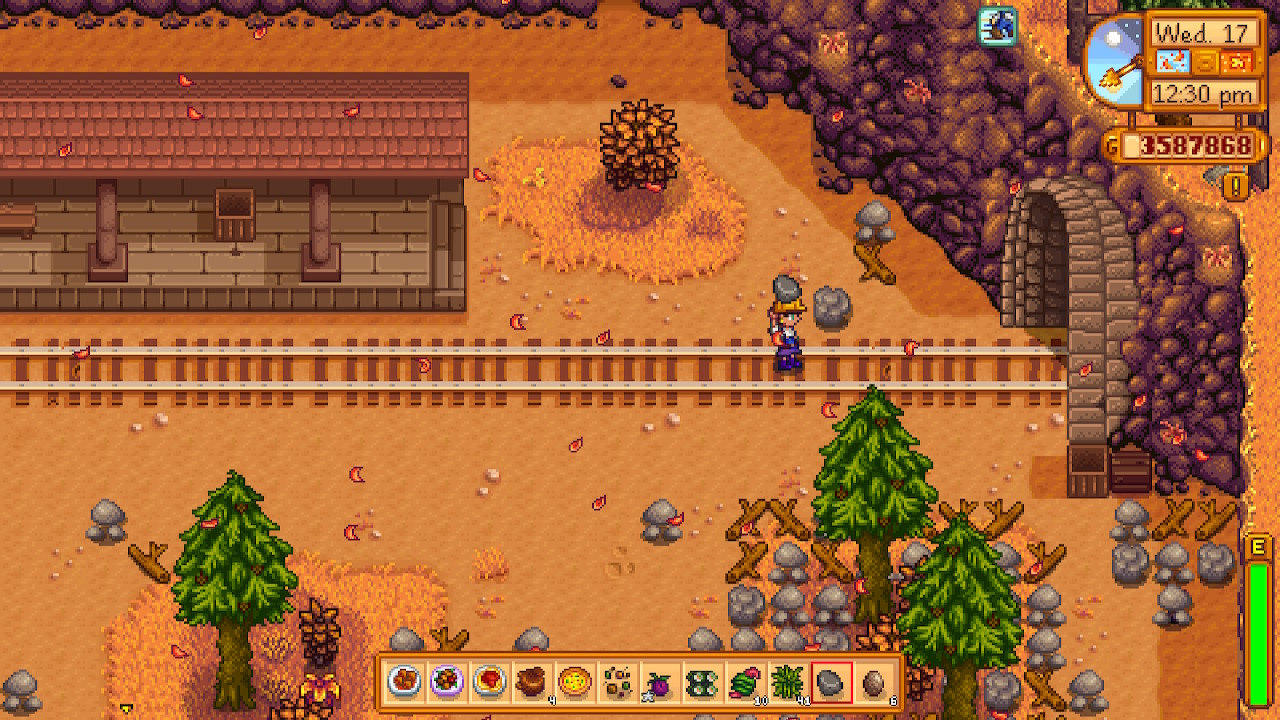Click the fall weather leaves icon
1280x720 pixels.
coord(1173,61)
